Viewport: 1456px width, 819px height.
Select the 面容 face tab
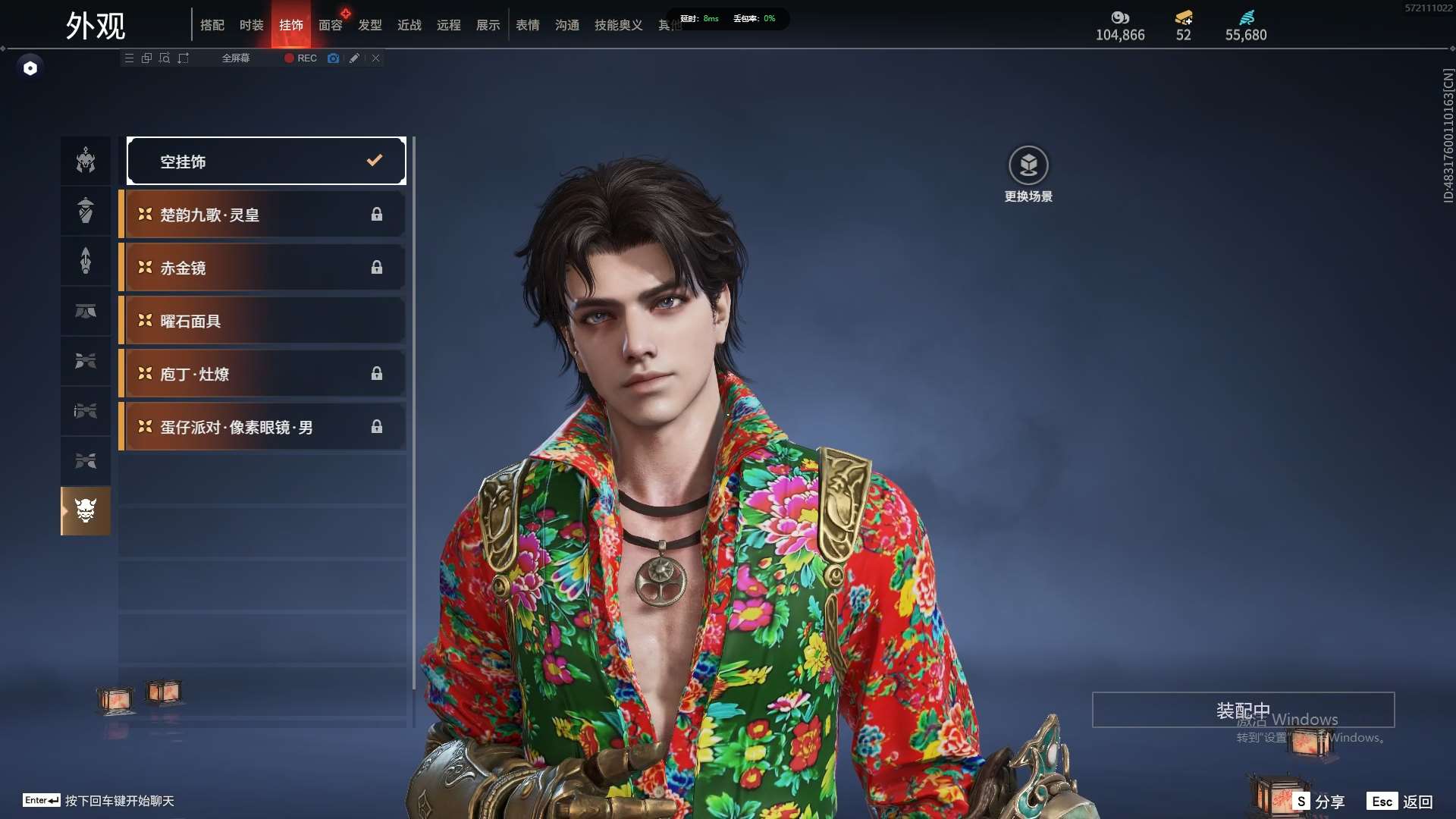click(331, 25)
